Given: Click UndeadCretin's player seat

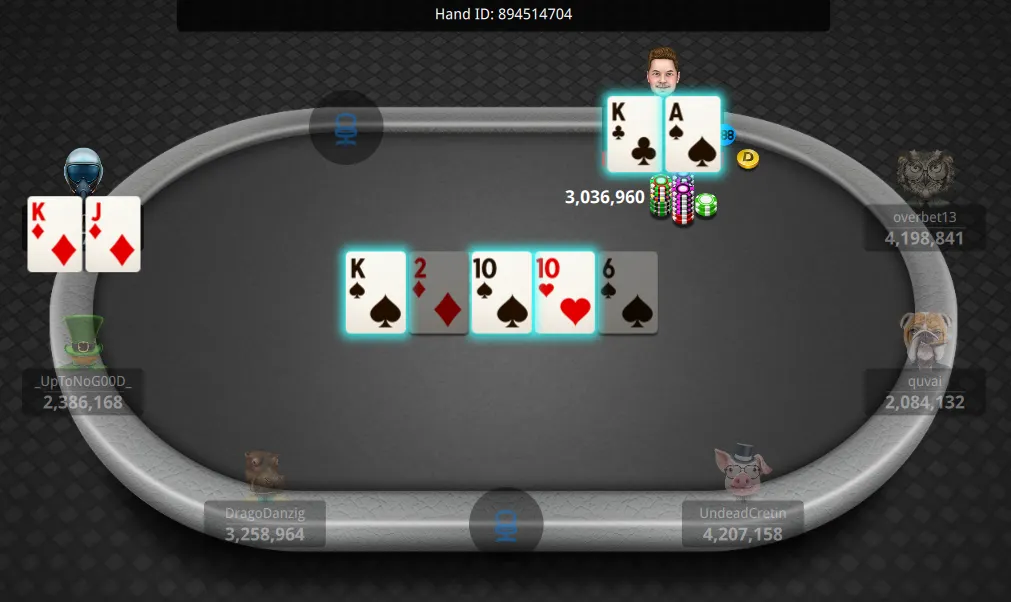Looking at the screenshot, I should 742,523.
